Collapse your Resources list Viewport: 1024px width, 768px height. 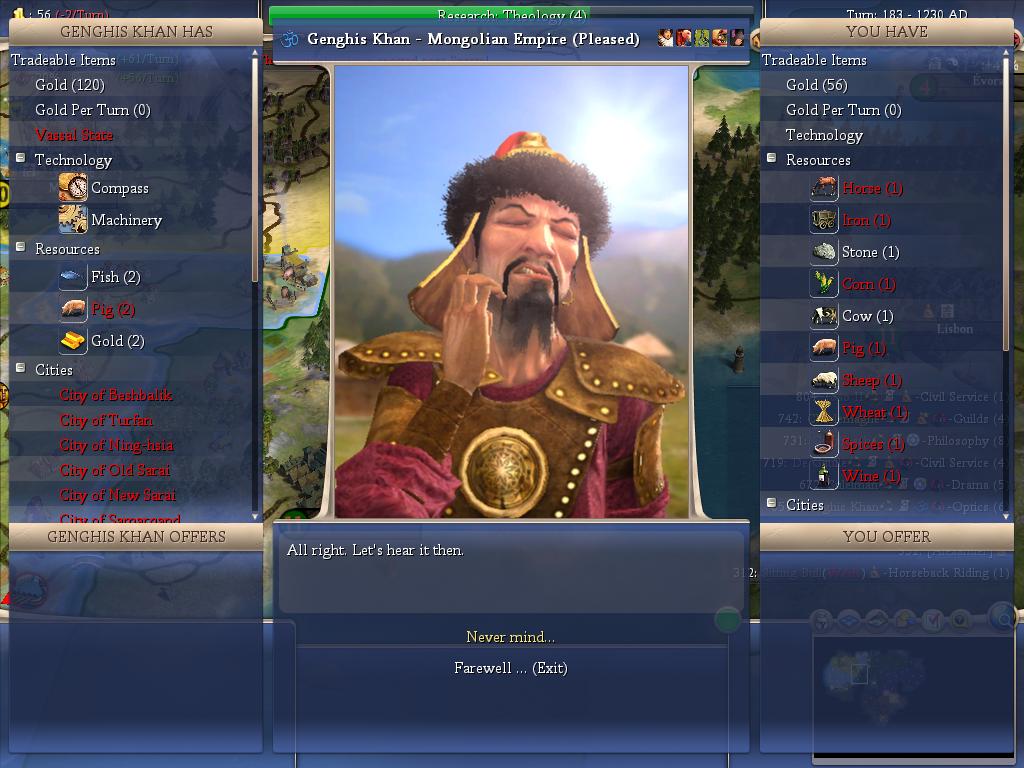(771, 159)
